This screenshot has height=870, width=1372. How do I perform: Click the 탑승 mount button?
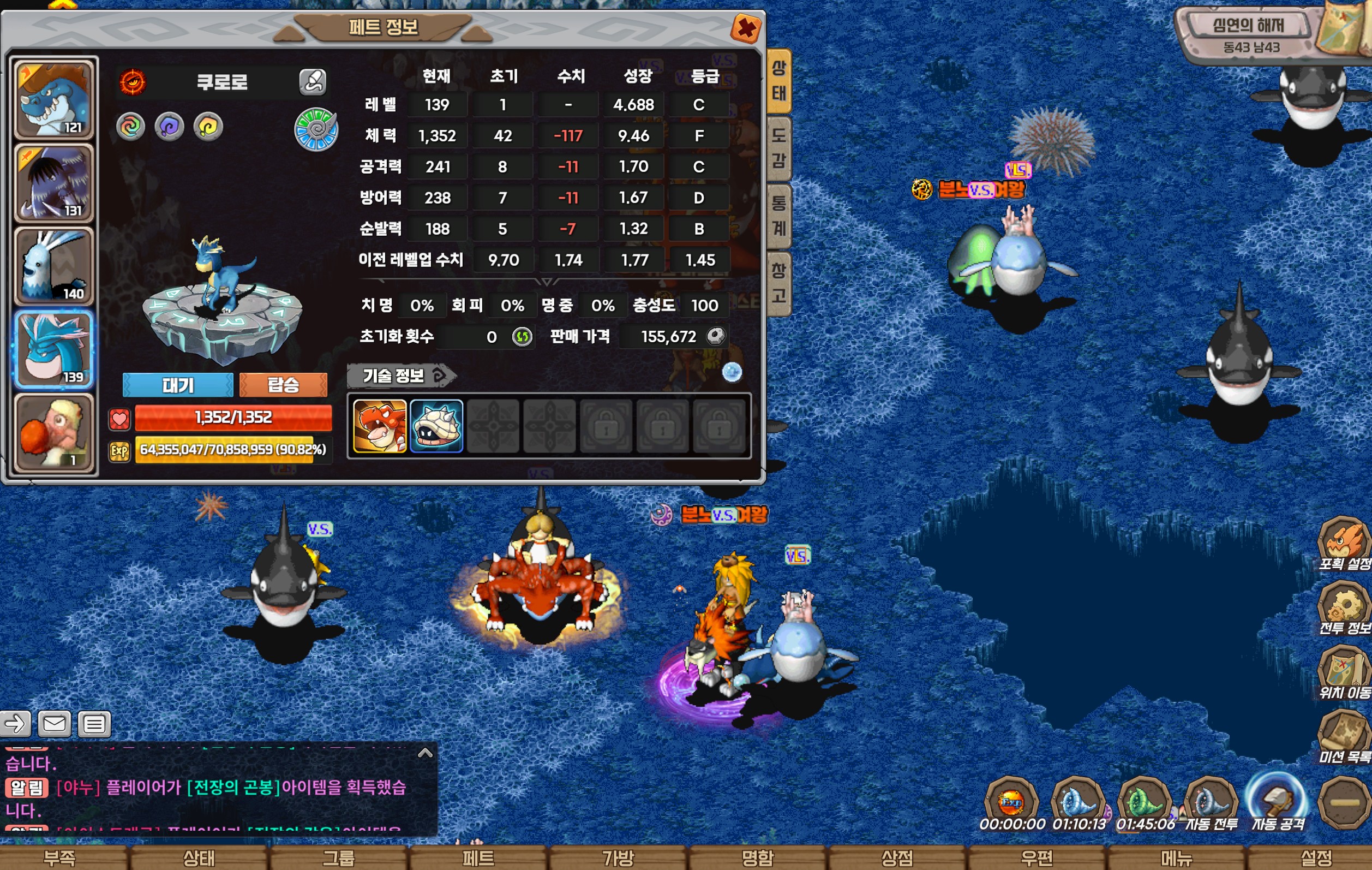(283, 385)
